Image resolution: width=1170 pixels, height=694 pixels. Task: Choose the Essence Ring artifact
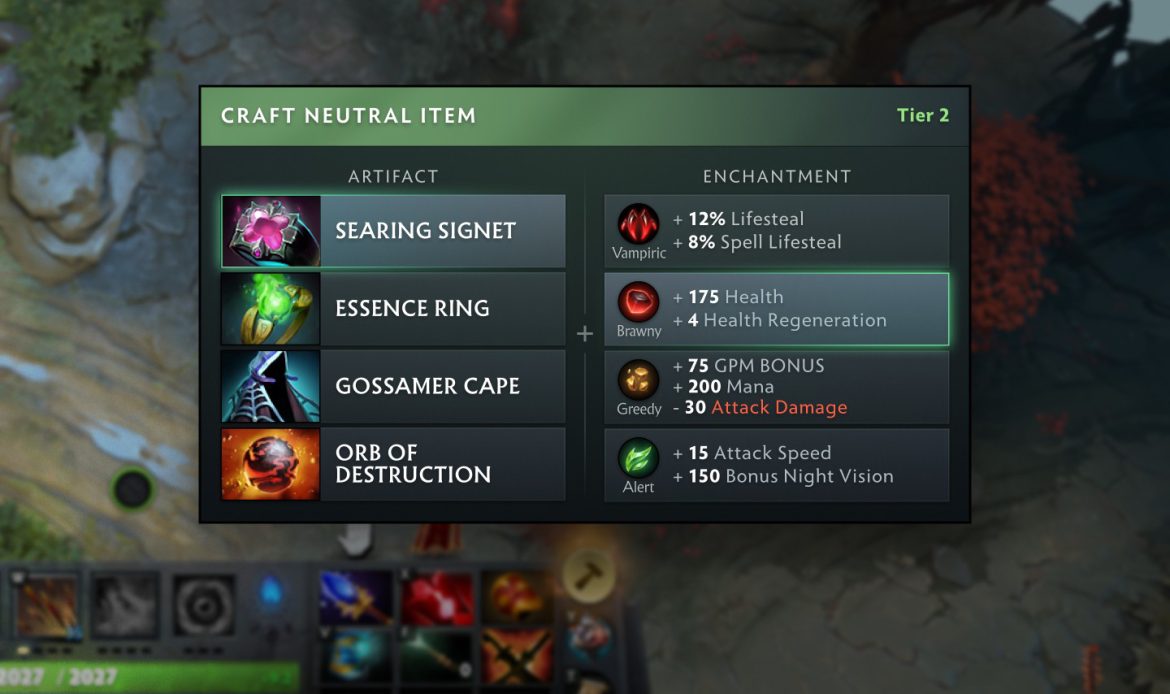point(393,308)
